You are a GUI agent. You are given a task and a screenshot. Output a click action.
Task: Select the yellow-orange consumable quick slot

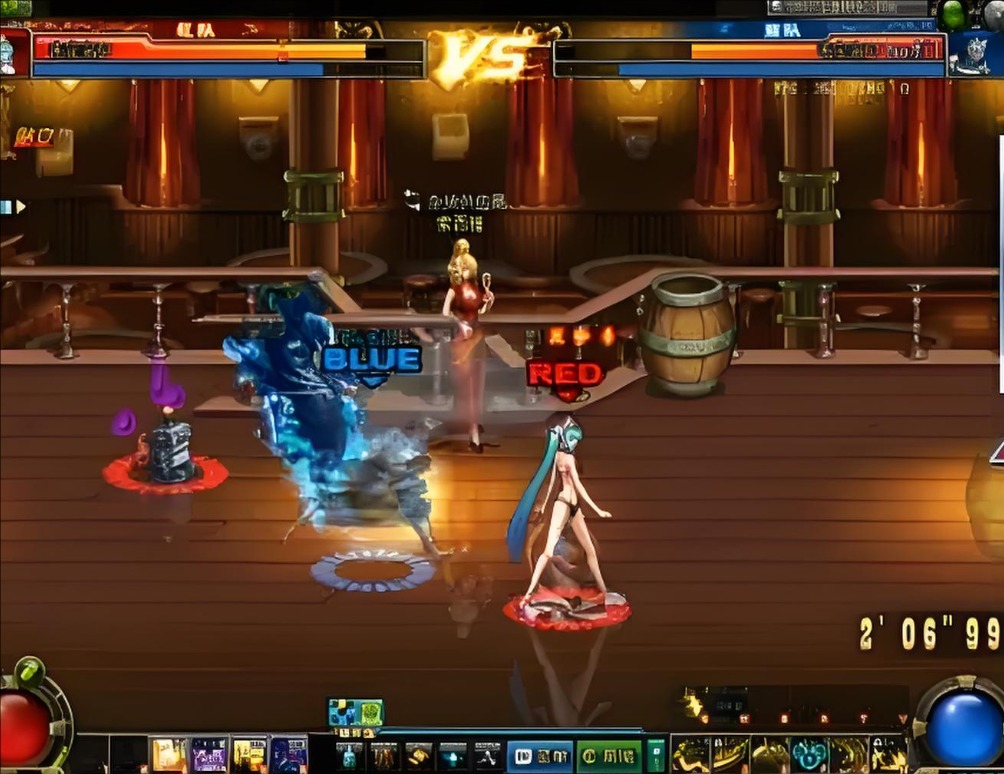[x=169, y=755]
